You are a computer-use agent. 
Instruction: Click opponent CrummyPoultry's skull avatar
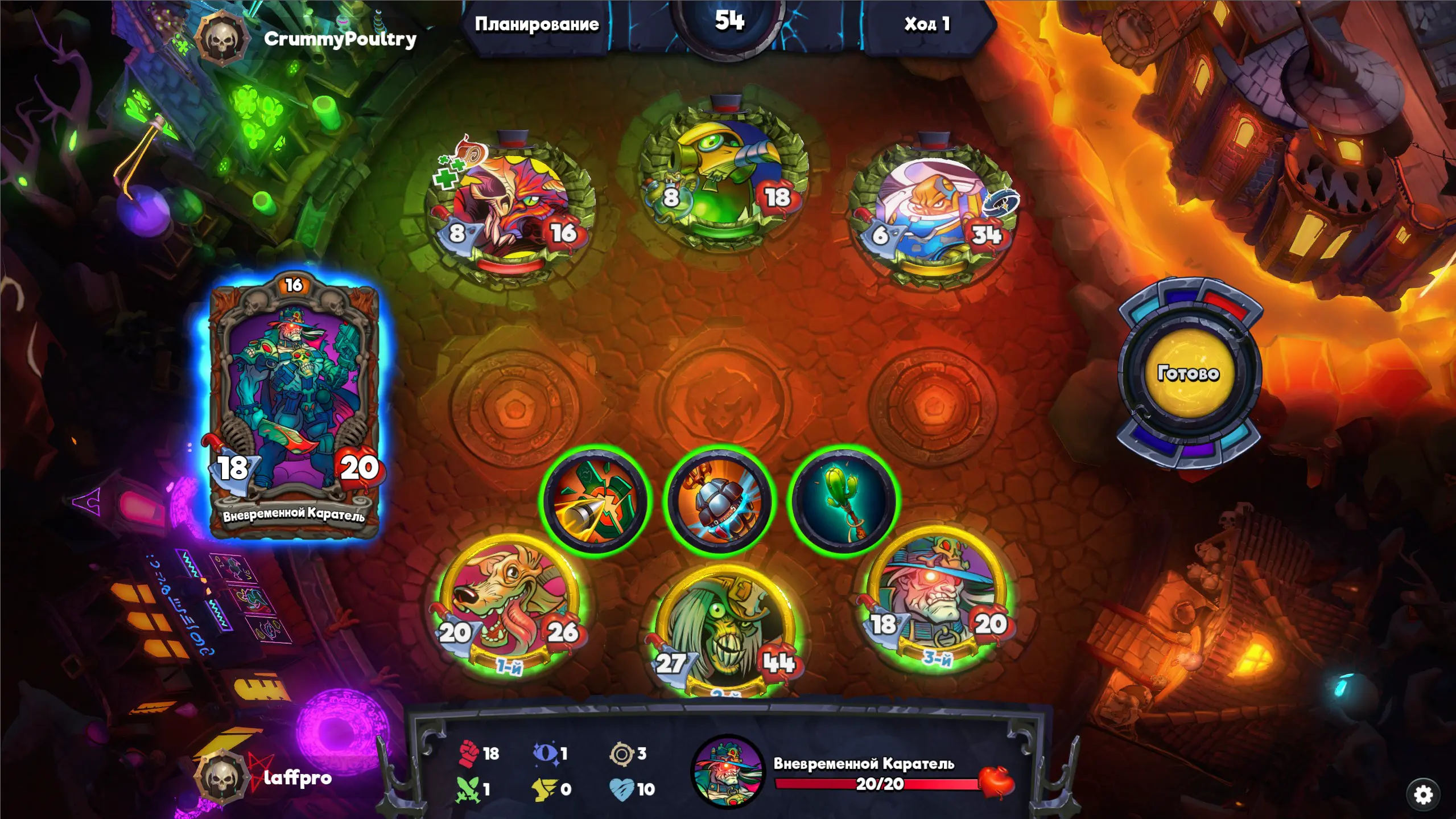[222, 40]
